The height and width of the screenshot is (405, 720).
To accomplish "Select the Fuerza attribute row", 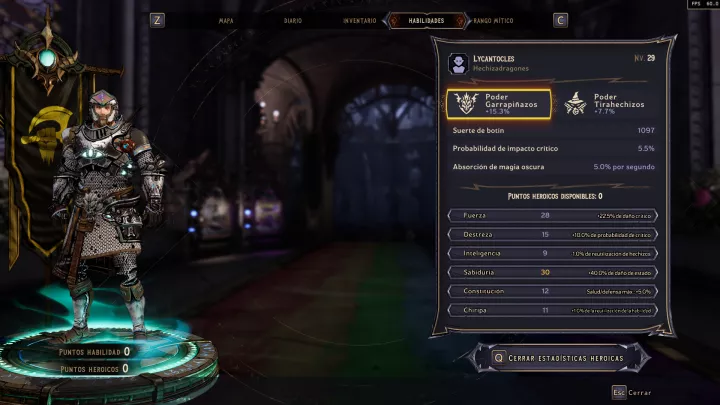I will pos(553,215).
